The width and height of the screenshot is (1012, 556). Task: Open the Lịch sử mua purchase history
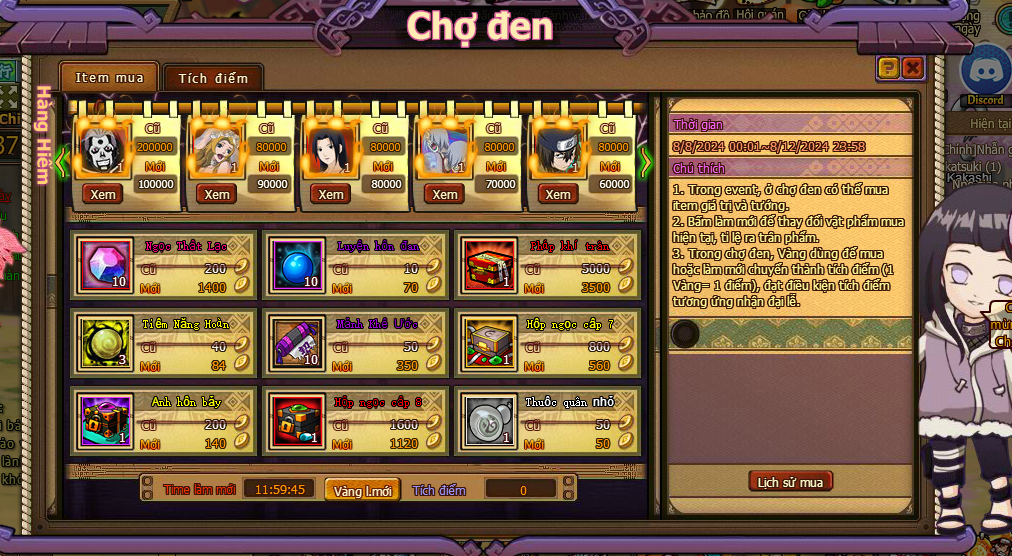click(790, 482)
